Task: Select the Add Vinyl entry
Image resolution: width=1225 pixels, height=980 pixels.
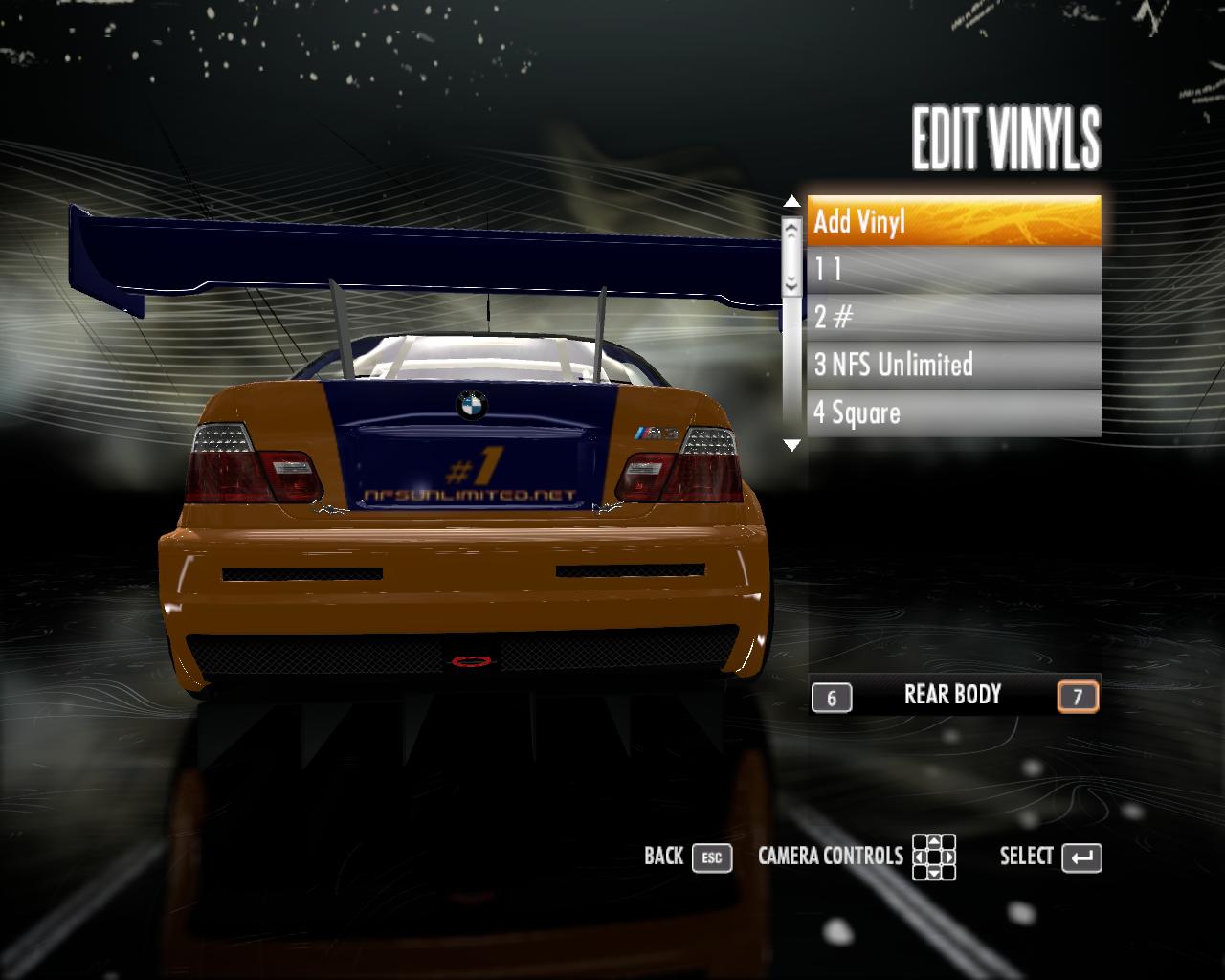Action: pos(953,222)
